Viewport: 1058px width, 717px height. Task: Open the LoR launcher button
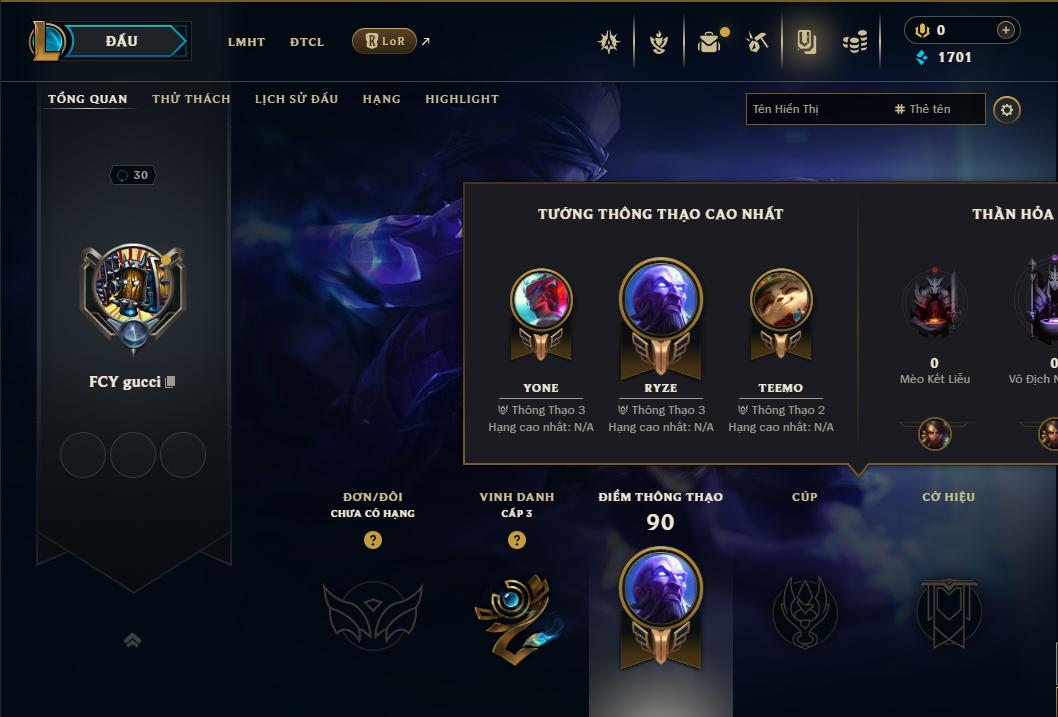[x=384, y=41]
